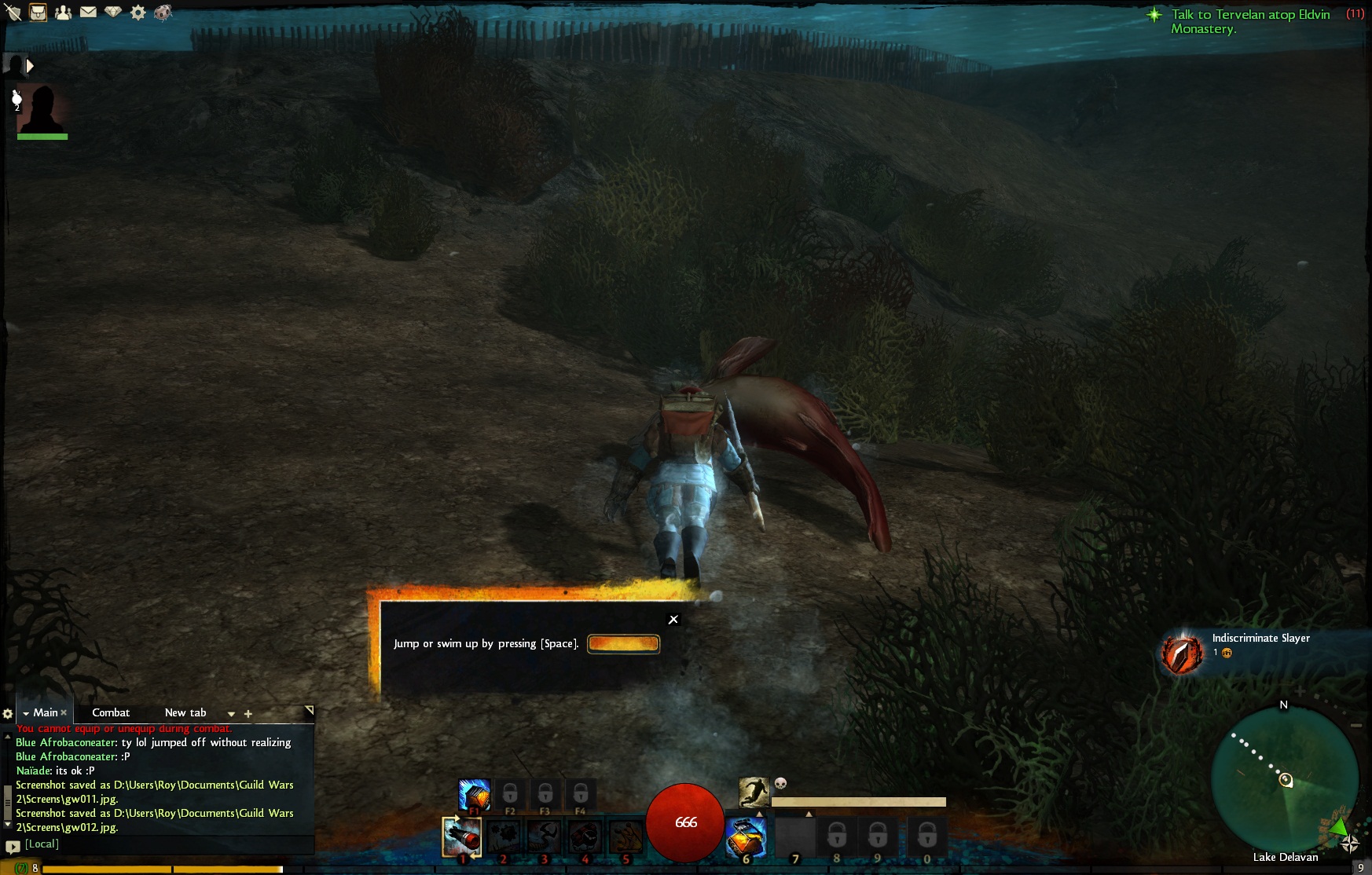Open the game options gear icon
This screenshot has width=1372, height=875.
coord(138,13)
